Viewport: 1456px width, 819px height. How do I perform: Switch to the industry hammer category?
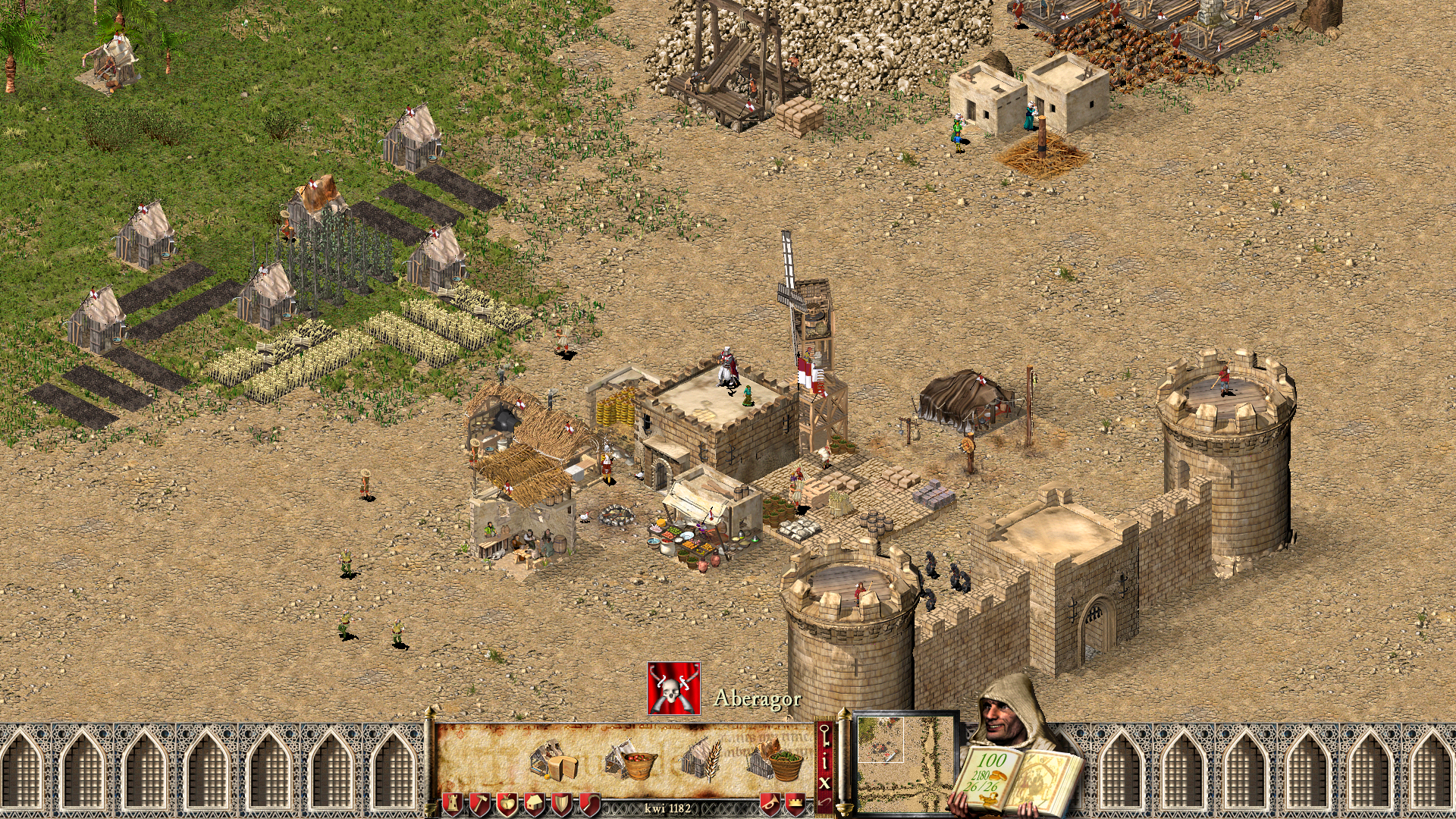point(479,804)
